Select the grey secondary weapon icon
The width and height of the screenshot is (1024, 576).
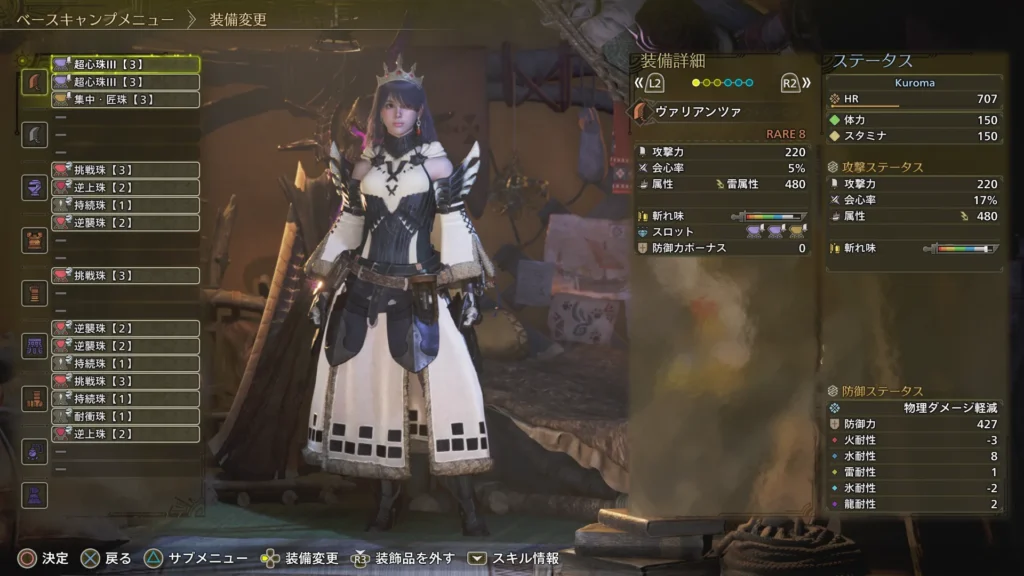tap(35, 134)
